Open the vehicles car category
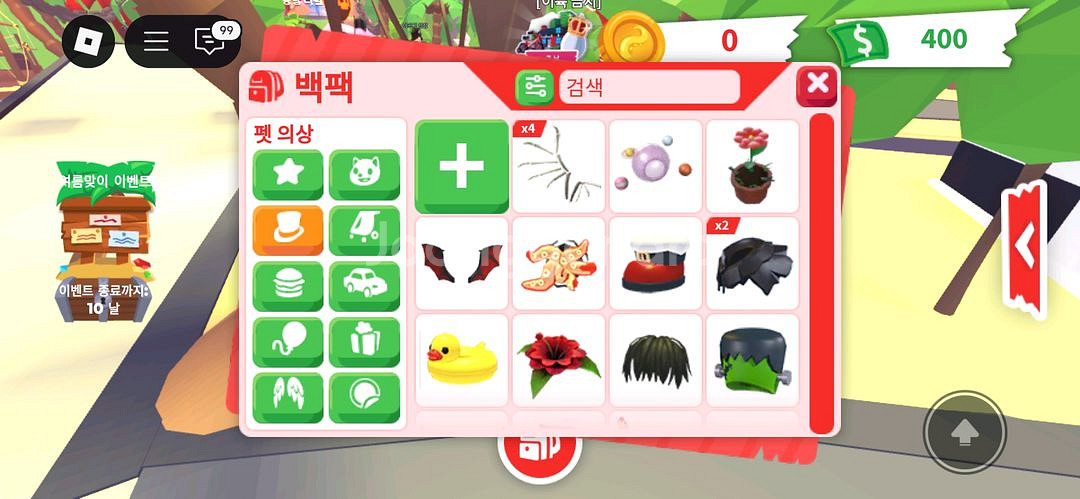Viewport: 1080px width, 499px height. pyautogui.click(x=364, y=287)
